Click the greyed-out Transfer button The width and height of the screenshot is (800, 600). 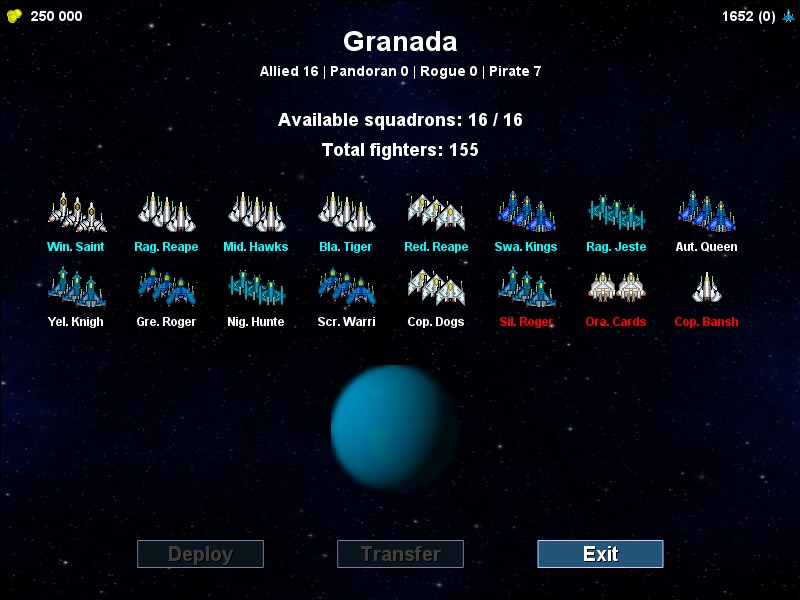pos(400,554)
